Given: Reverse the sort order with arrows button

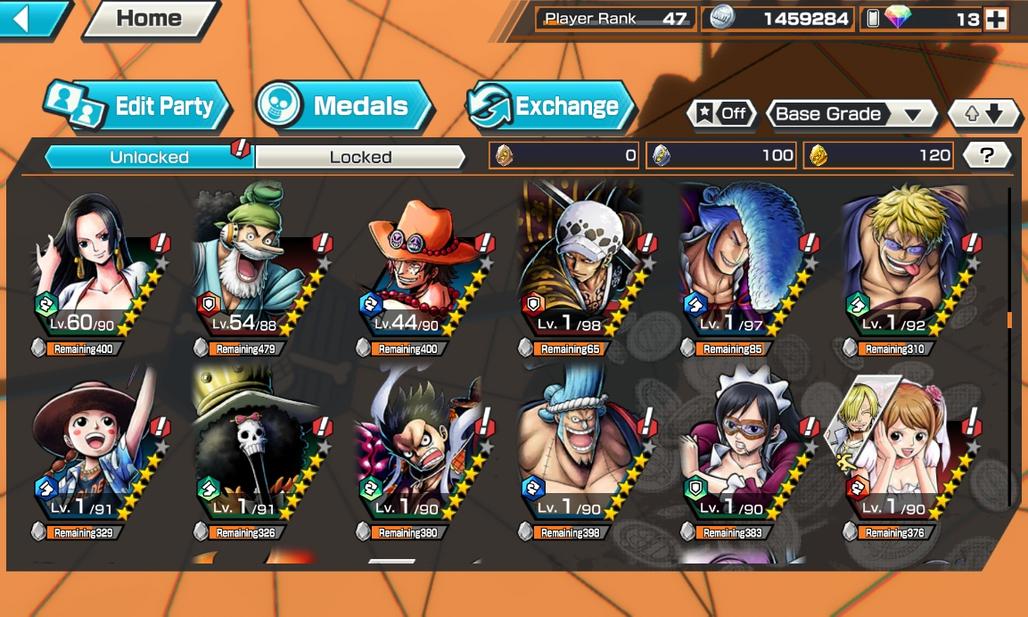Looking at the screenshot, I should (x=979, y=114).
